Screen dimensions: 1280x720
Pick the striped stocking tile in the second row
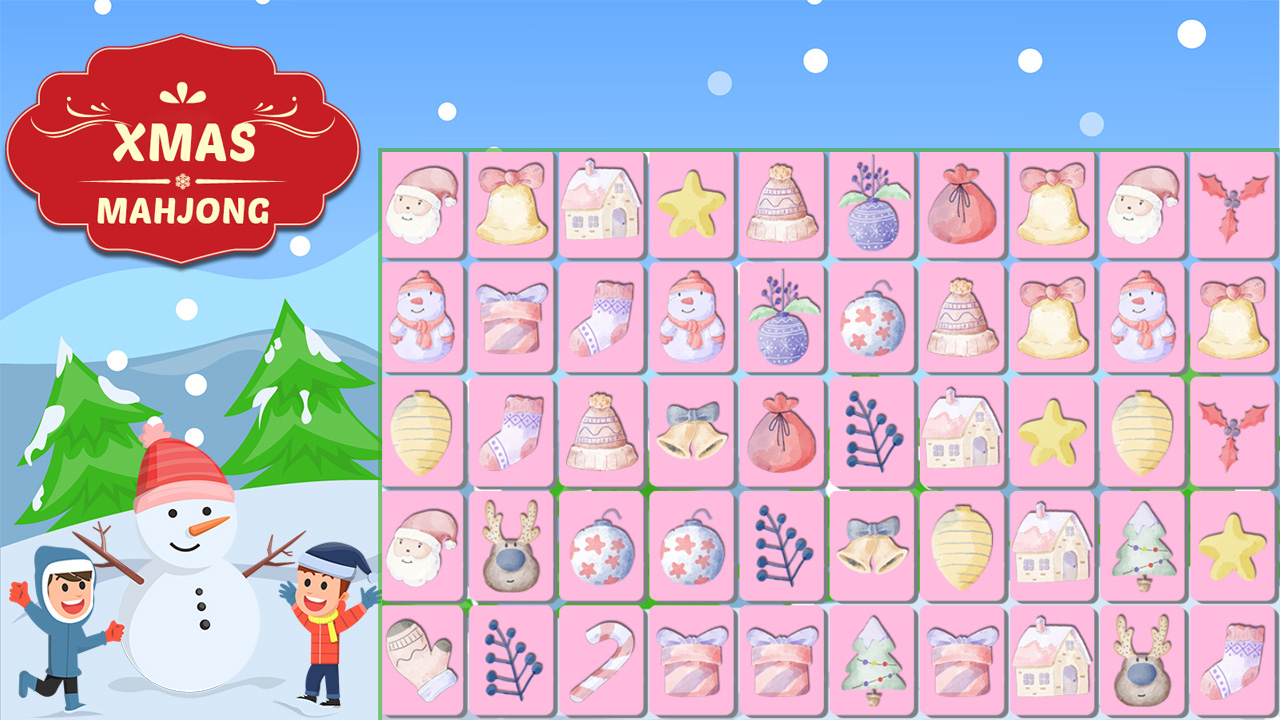[600, 320]
